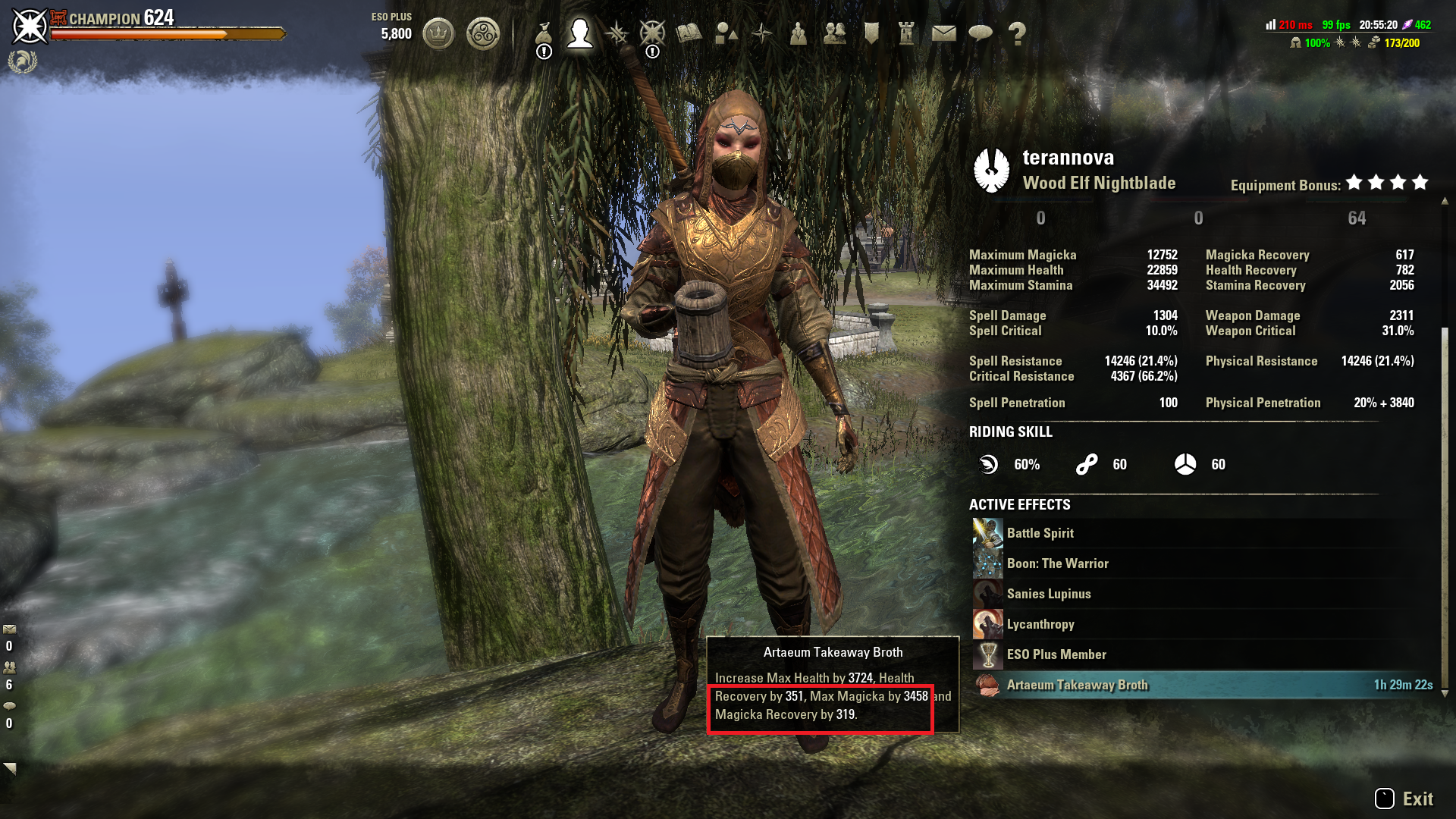The height and width of the screenshot is (819, 1456).
Task: Open the Inventory bag icon
Action: coord(543,33)
